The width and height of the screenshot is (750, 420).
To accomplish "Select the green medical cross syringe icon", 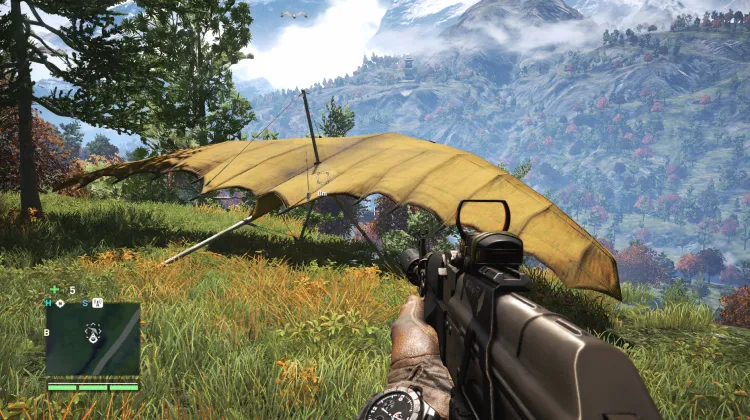I will click(x=54, y=290).
